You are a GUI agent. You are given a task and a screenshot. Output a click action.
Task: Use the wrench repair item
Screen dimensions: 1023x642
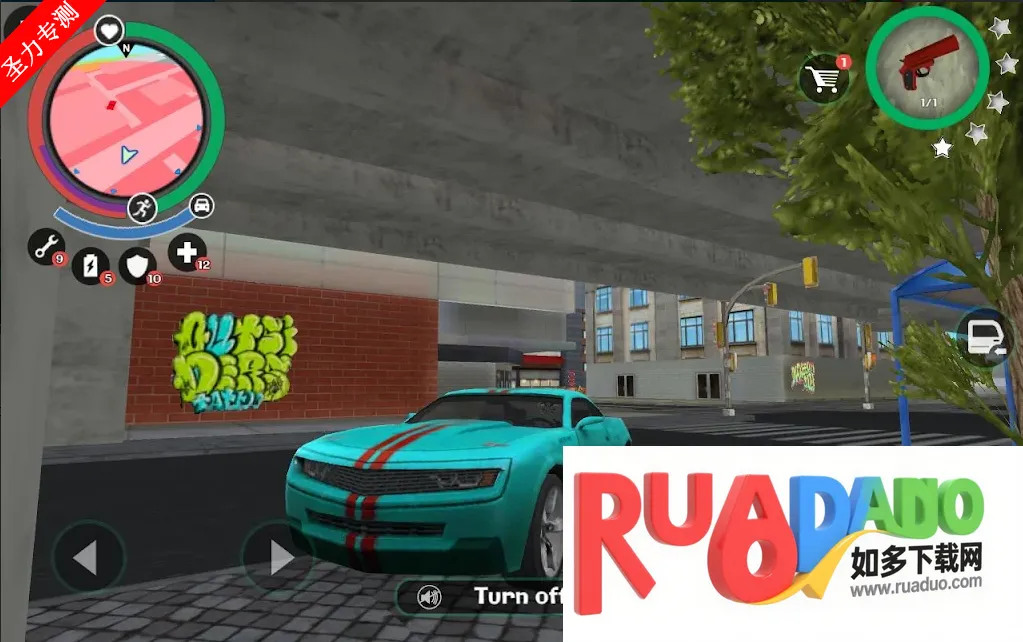(46, 246)
